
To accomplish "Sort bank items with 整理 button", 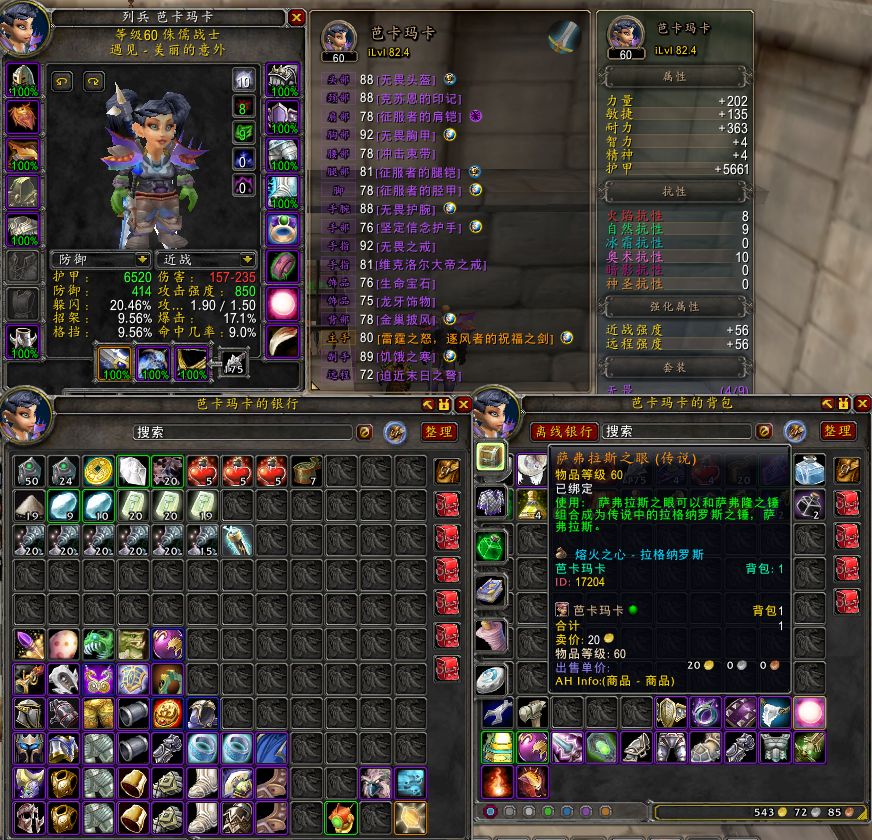I will point(438,432).
